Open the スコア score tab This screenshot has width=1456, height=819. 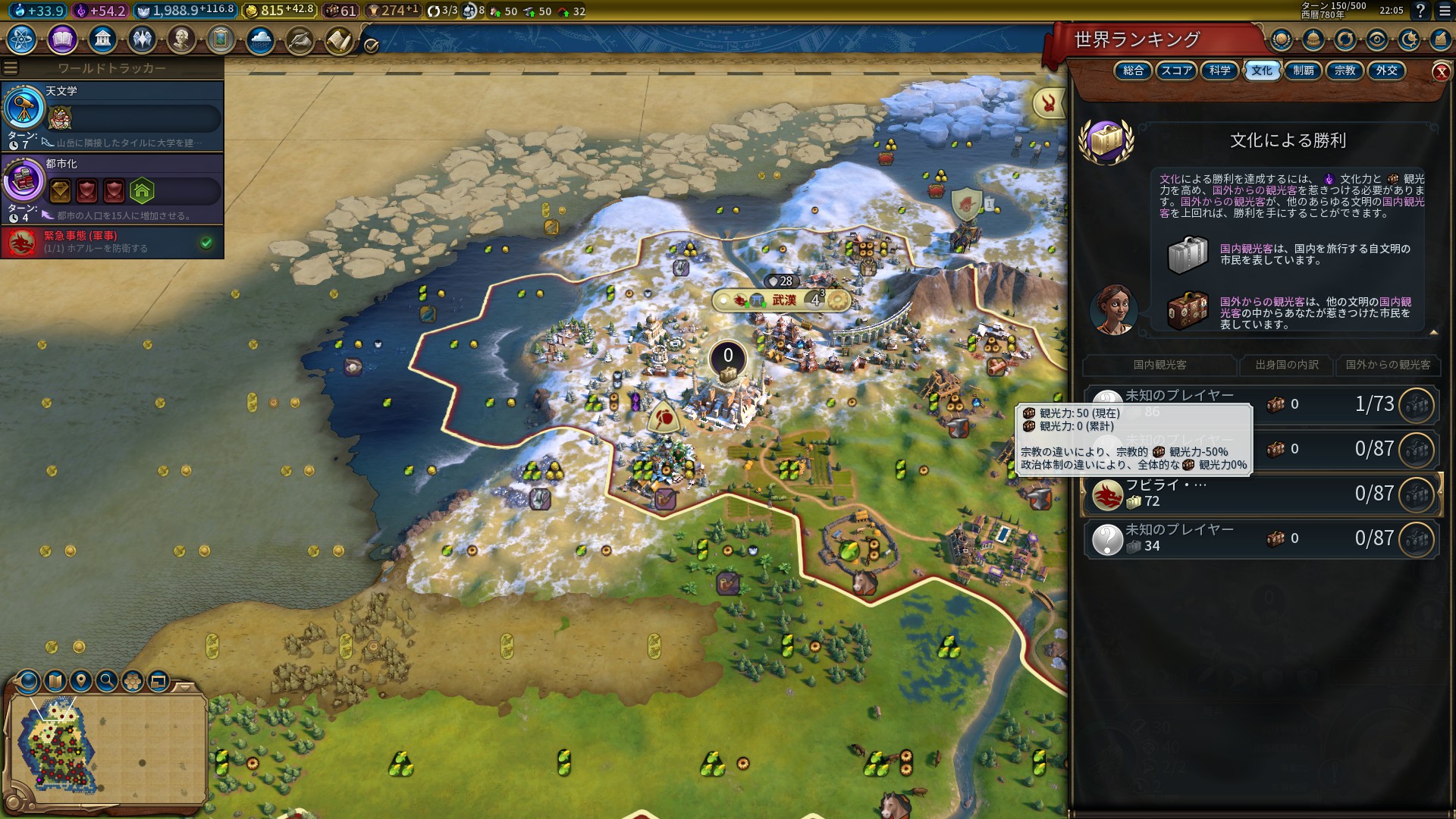[x=1176, y=71]
